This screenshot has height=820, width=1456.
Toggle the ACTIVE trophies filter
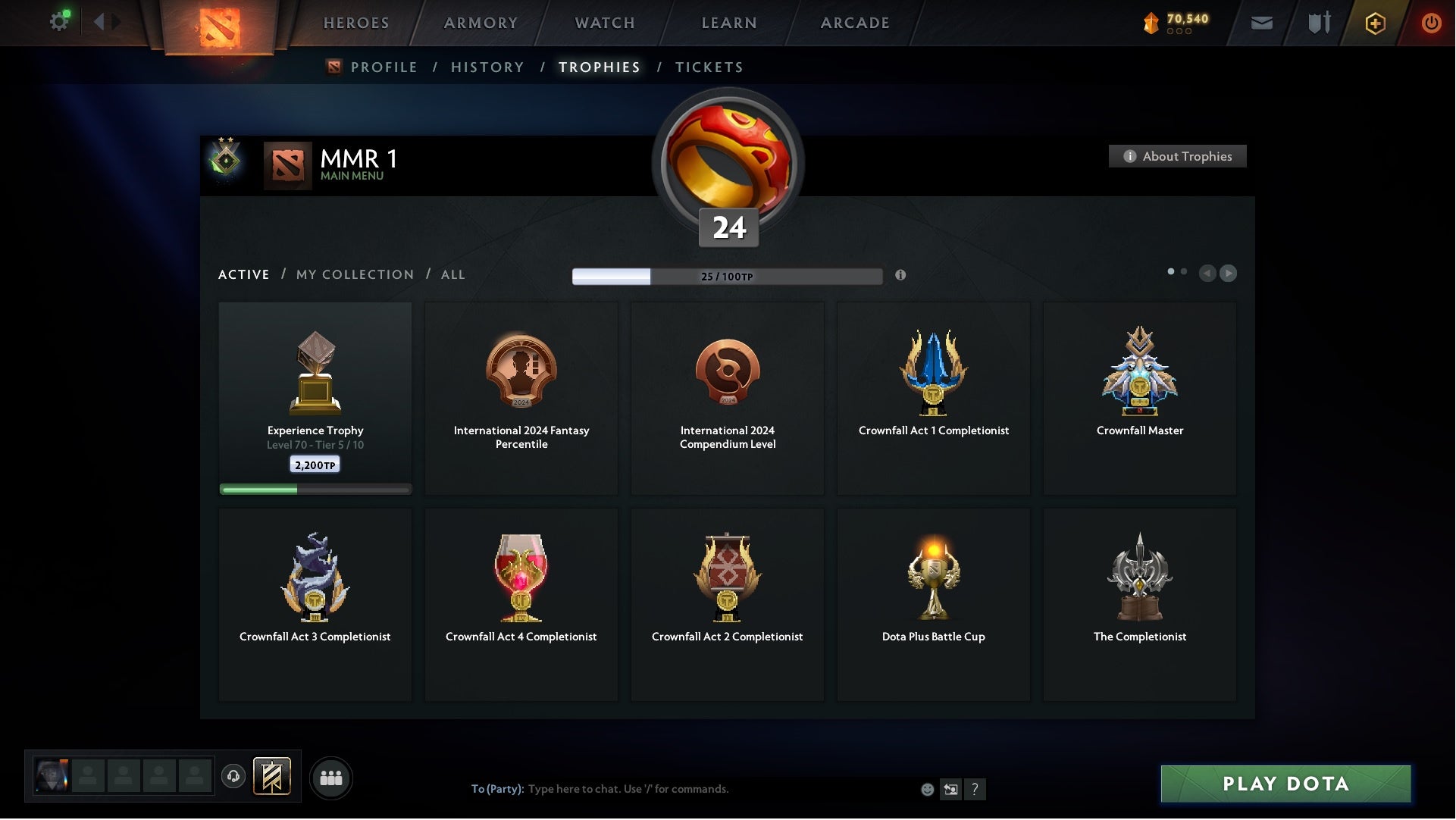click(244, 274)
